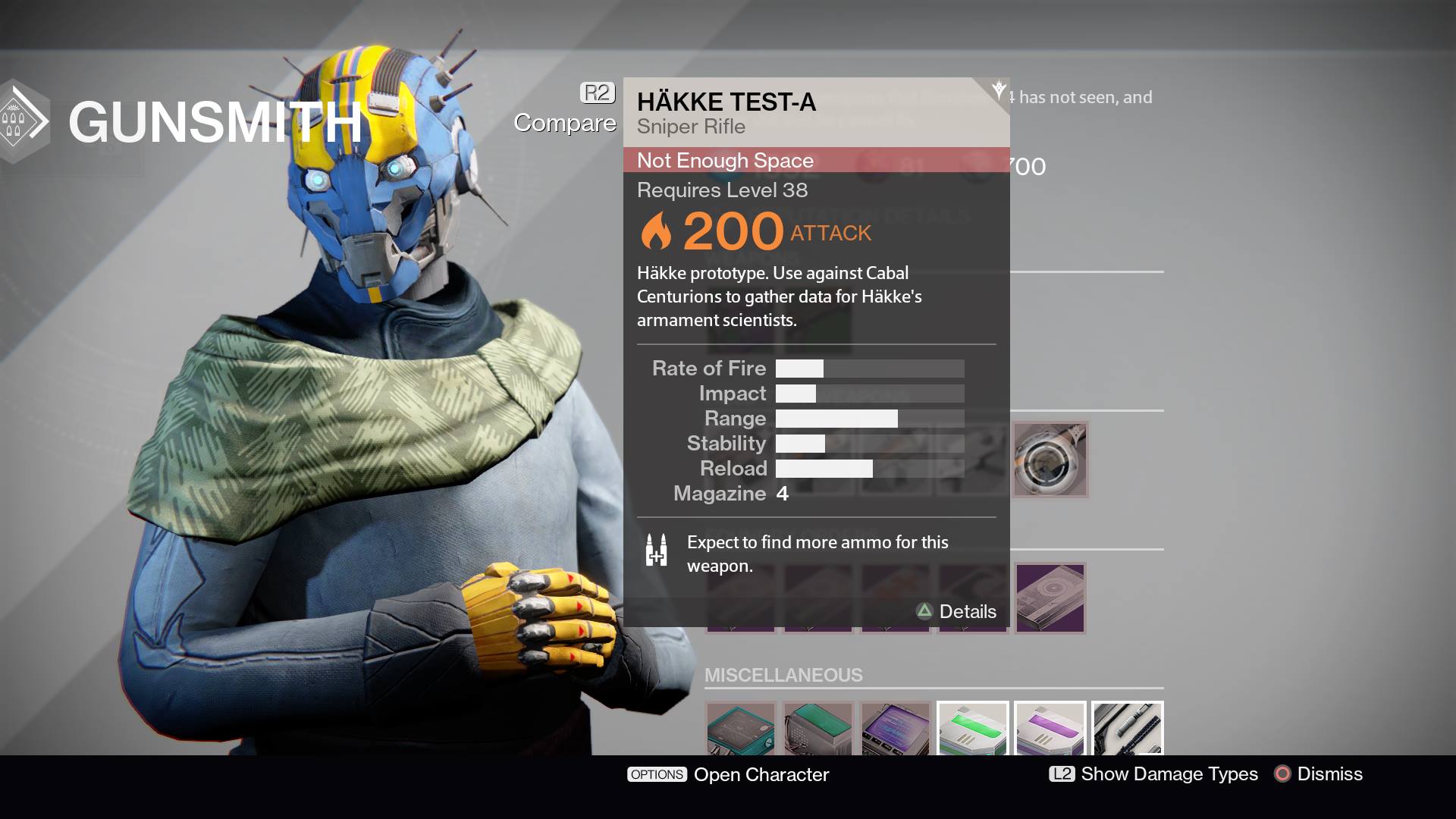Select the green ammo synthesis pack
This screenshot has width=1456, height=819.
973,729
